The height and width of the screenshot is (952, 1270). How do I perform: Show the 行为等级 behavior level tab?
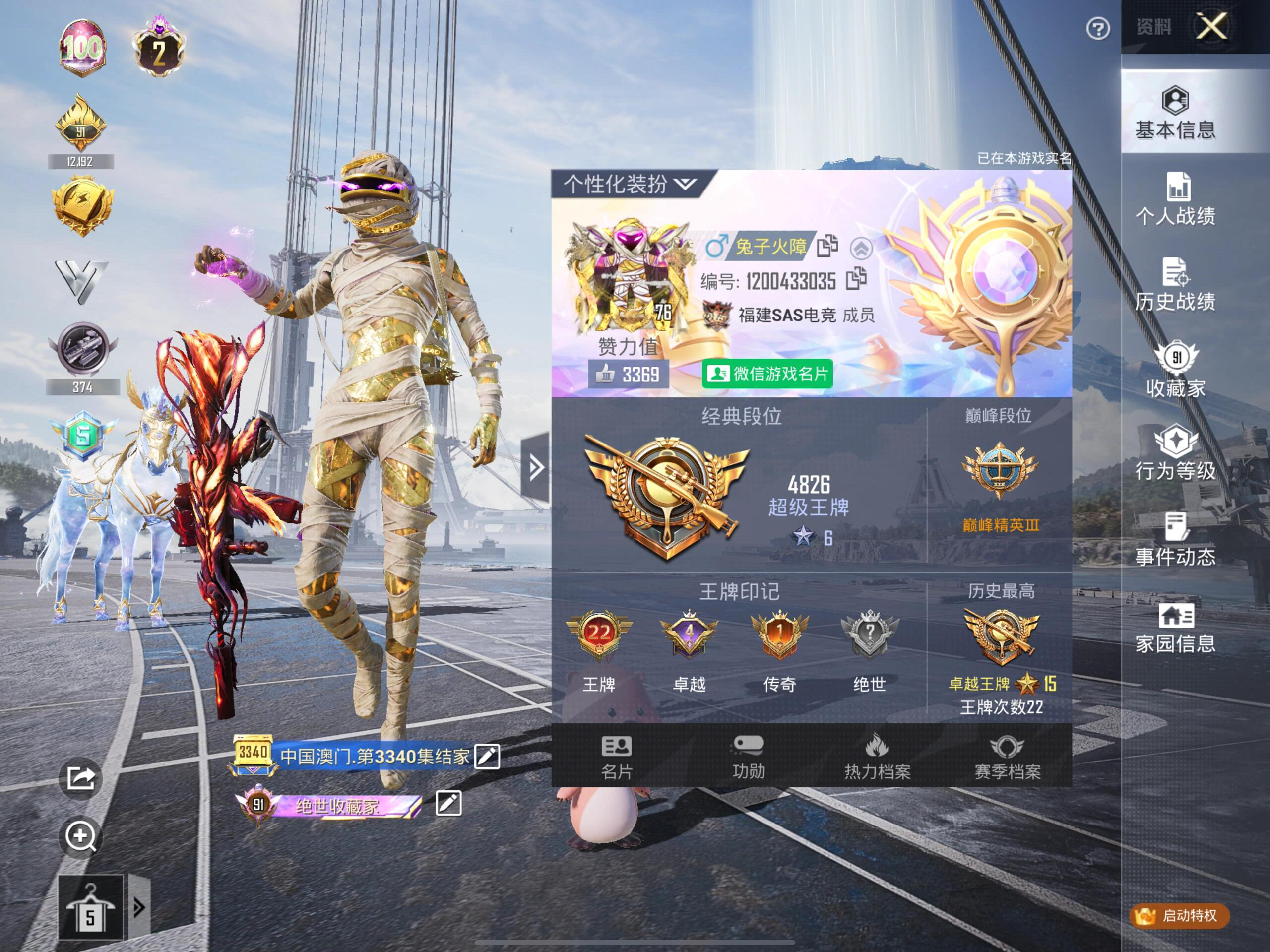pos(1175,453)
